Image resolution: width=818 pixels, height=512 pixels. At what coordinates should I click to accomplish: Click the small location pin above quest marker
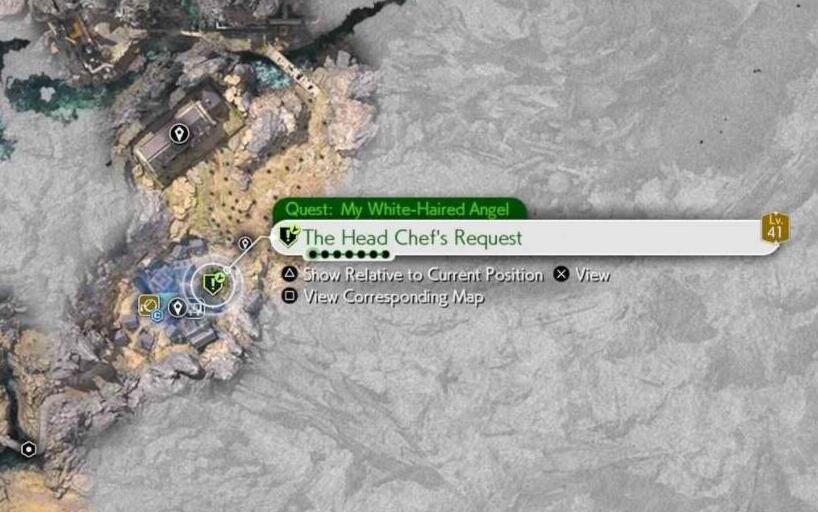(245, 243)
